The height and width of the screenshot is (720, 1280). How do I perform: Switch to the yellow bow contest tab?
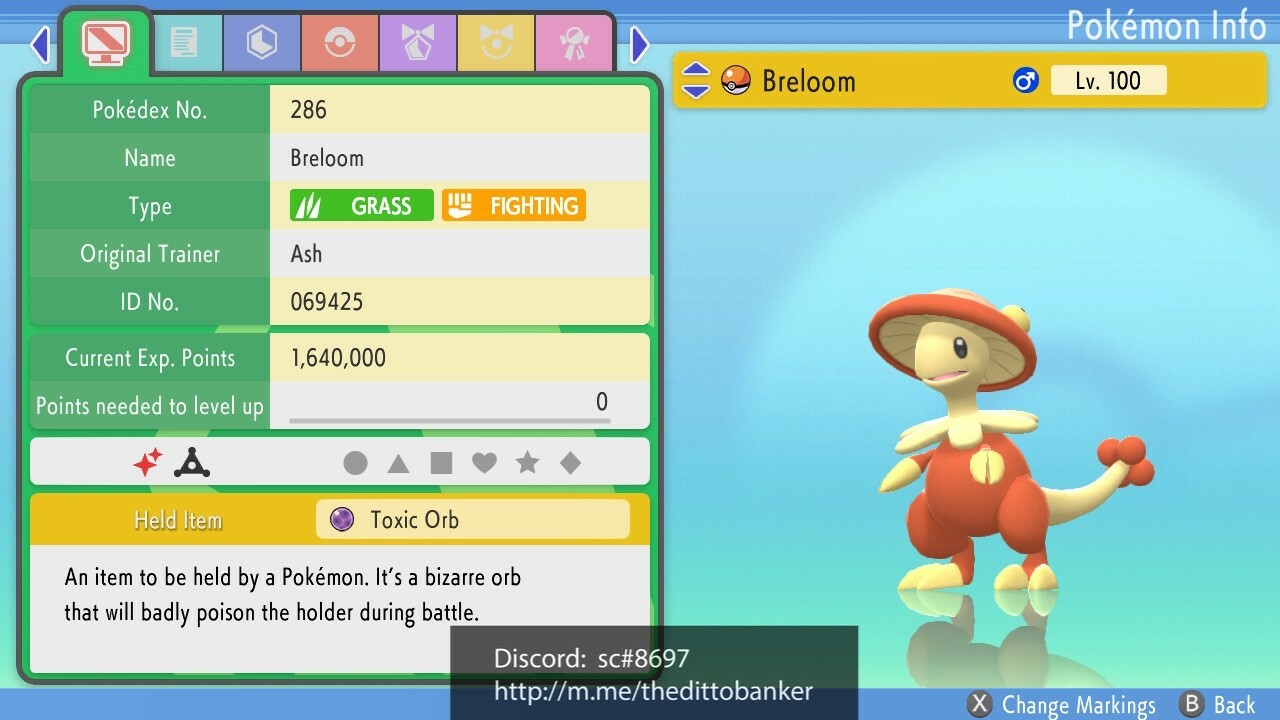pyautogui.click(x=496, y=43)
